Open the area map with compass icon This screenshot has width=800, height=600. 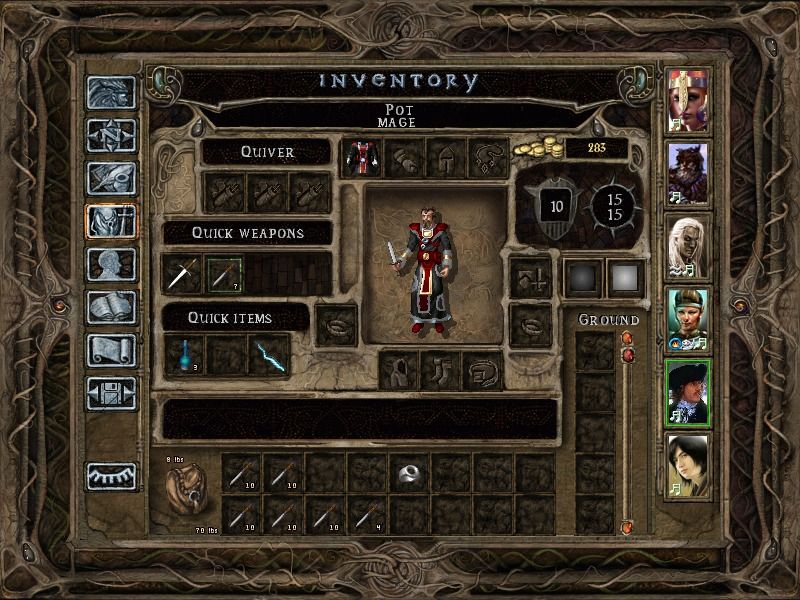(110, 135)
